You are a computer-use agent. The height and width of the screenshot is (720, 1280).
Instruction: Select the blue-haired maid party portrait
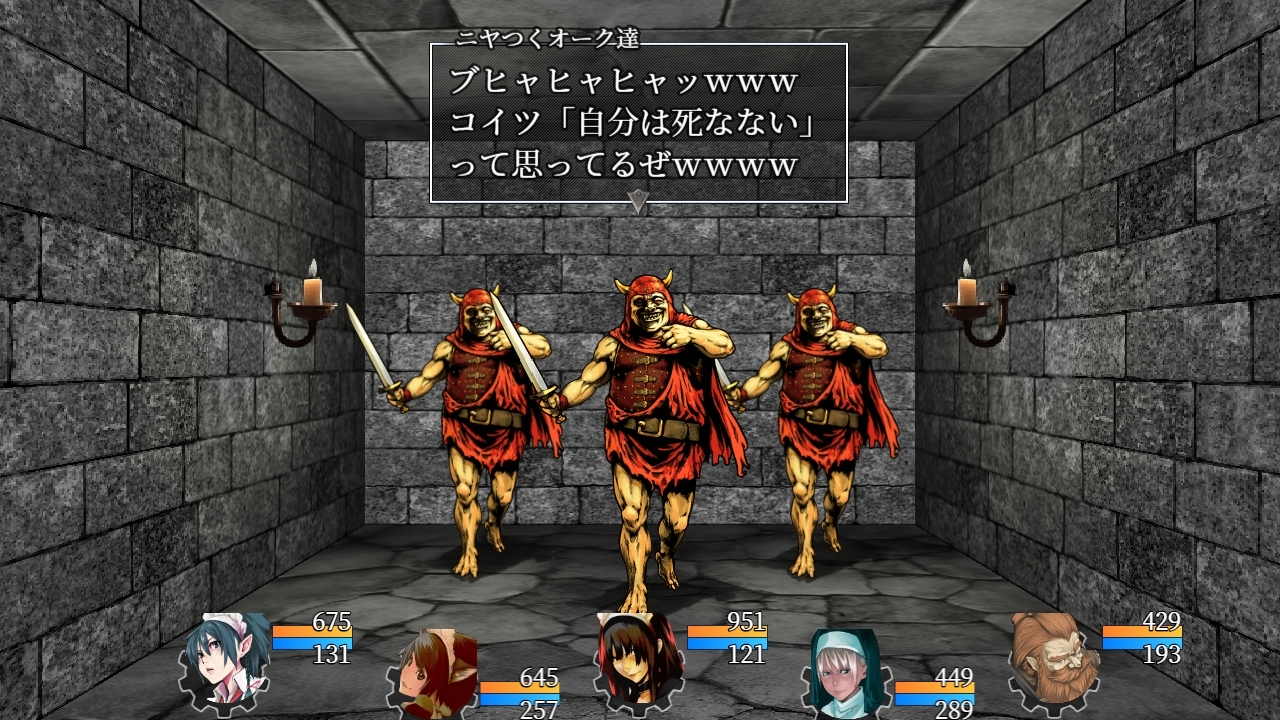(226, 658)
